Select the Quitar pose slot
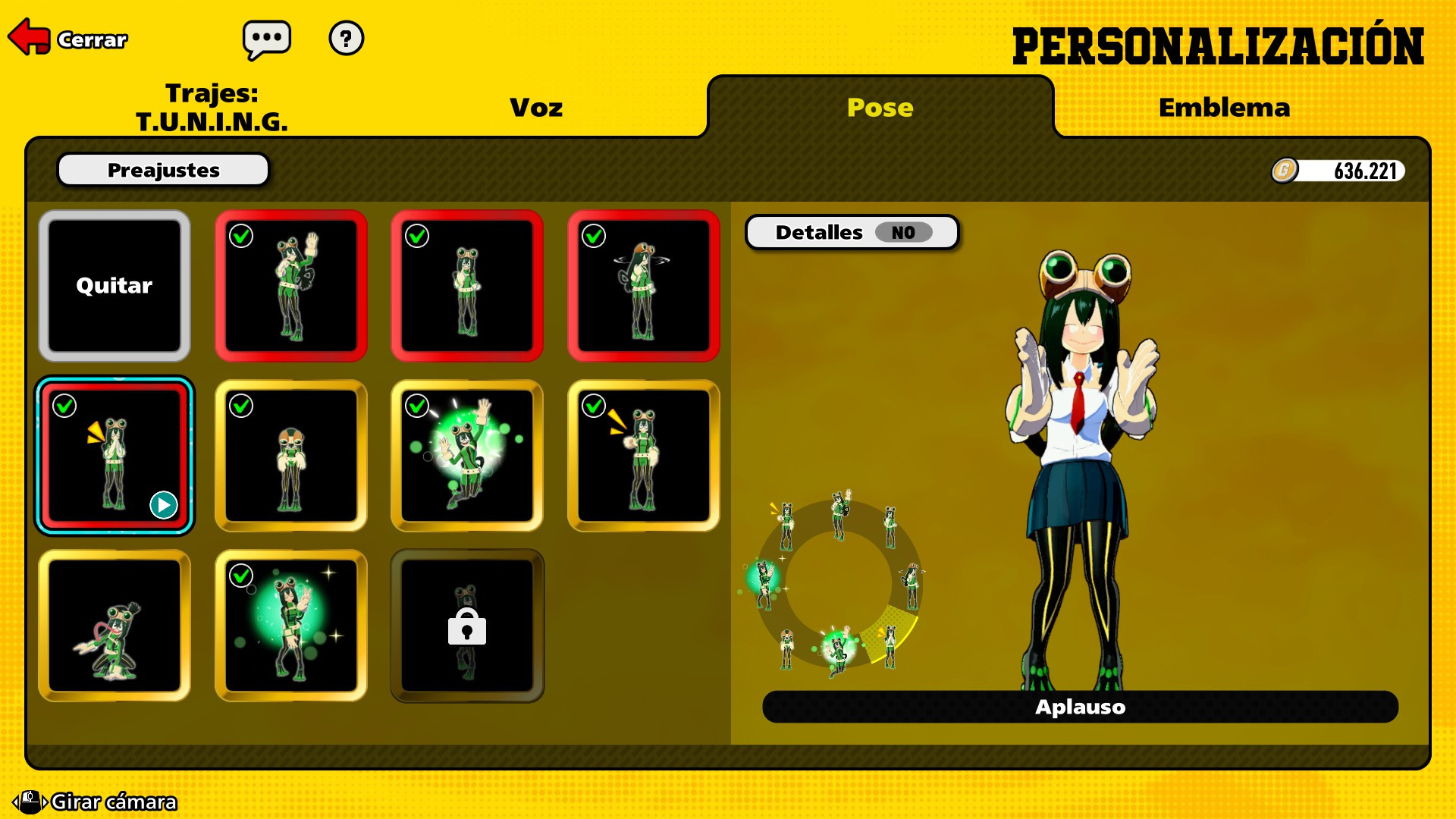 coord(114,286)
